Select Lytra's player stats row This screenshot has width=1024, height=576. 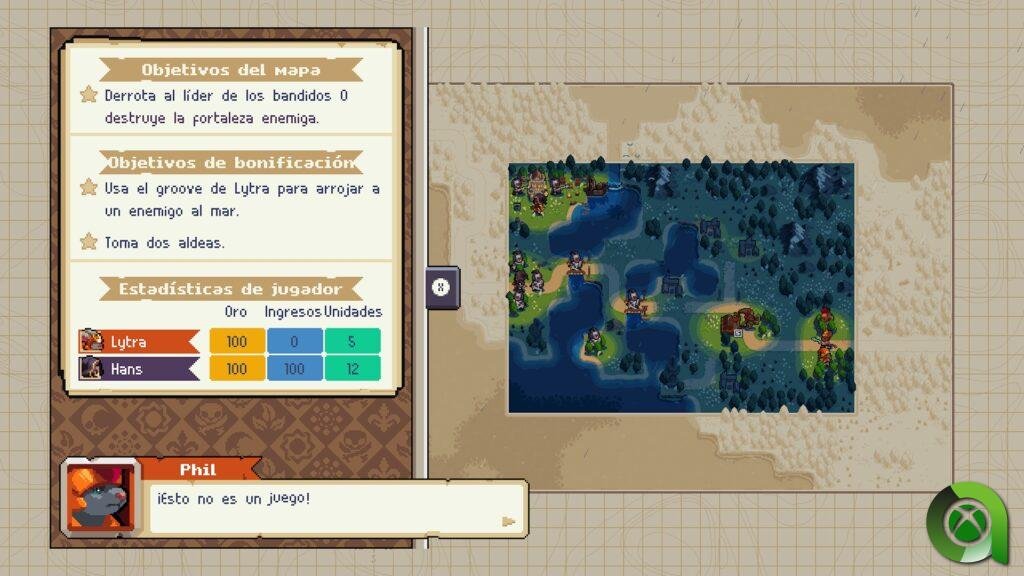tap(230, 342)
